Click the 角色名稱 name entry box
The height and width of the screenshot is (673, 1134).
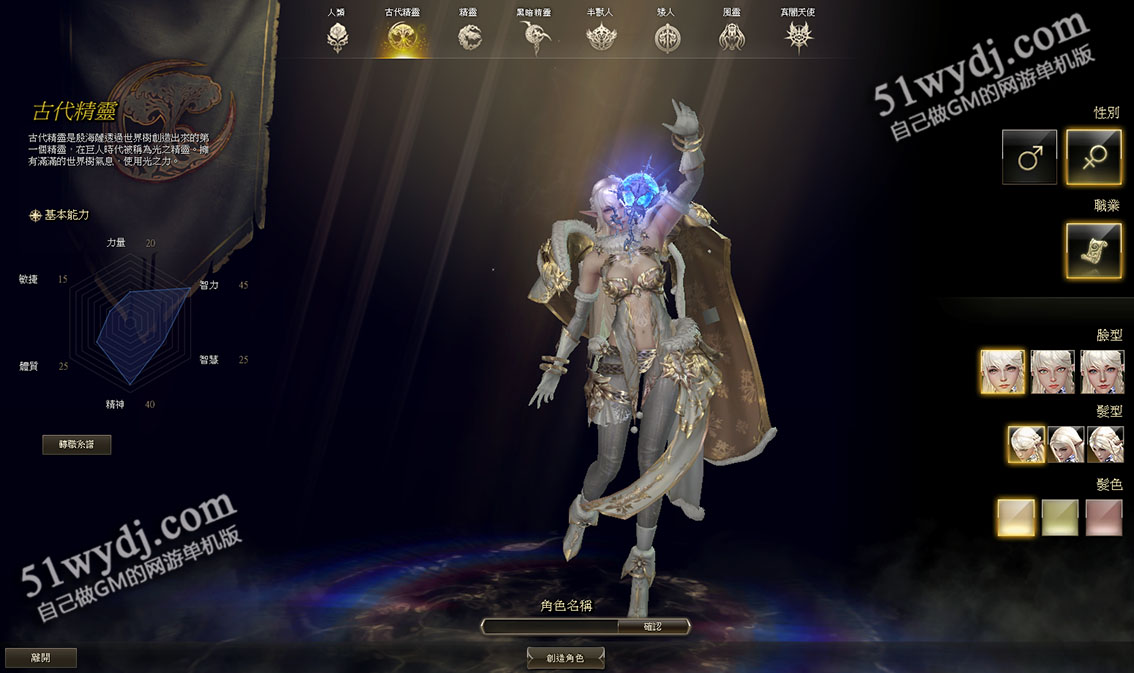pos(549,627)
